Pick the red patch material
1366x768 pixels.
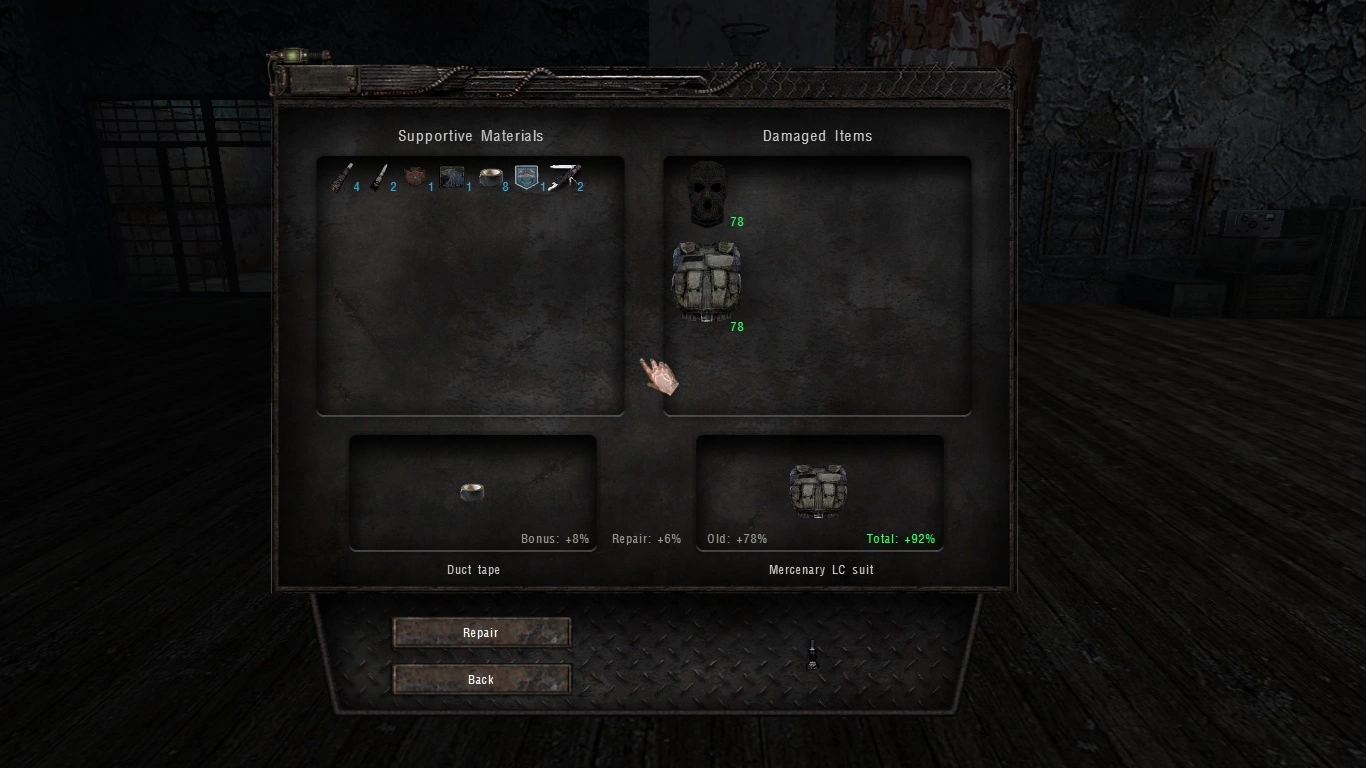tap(415, 178)
